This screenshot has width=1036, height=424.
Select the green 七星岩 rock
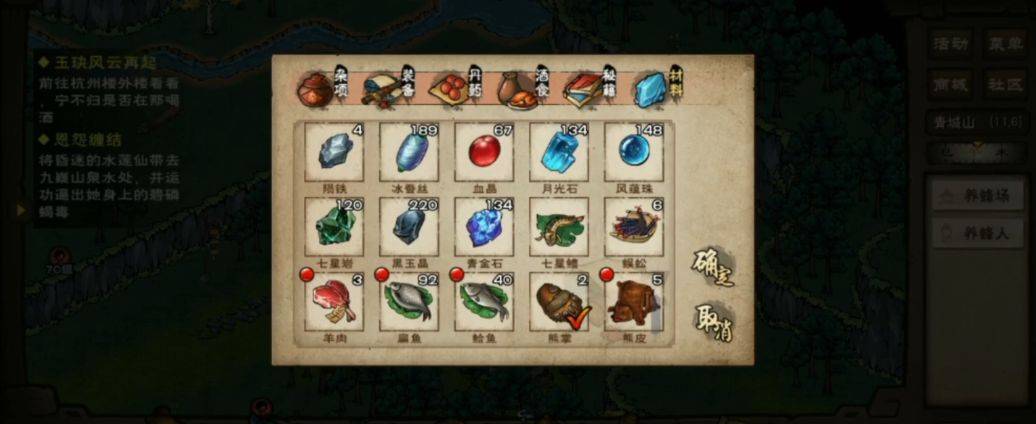click(x=334, y=227)
